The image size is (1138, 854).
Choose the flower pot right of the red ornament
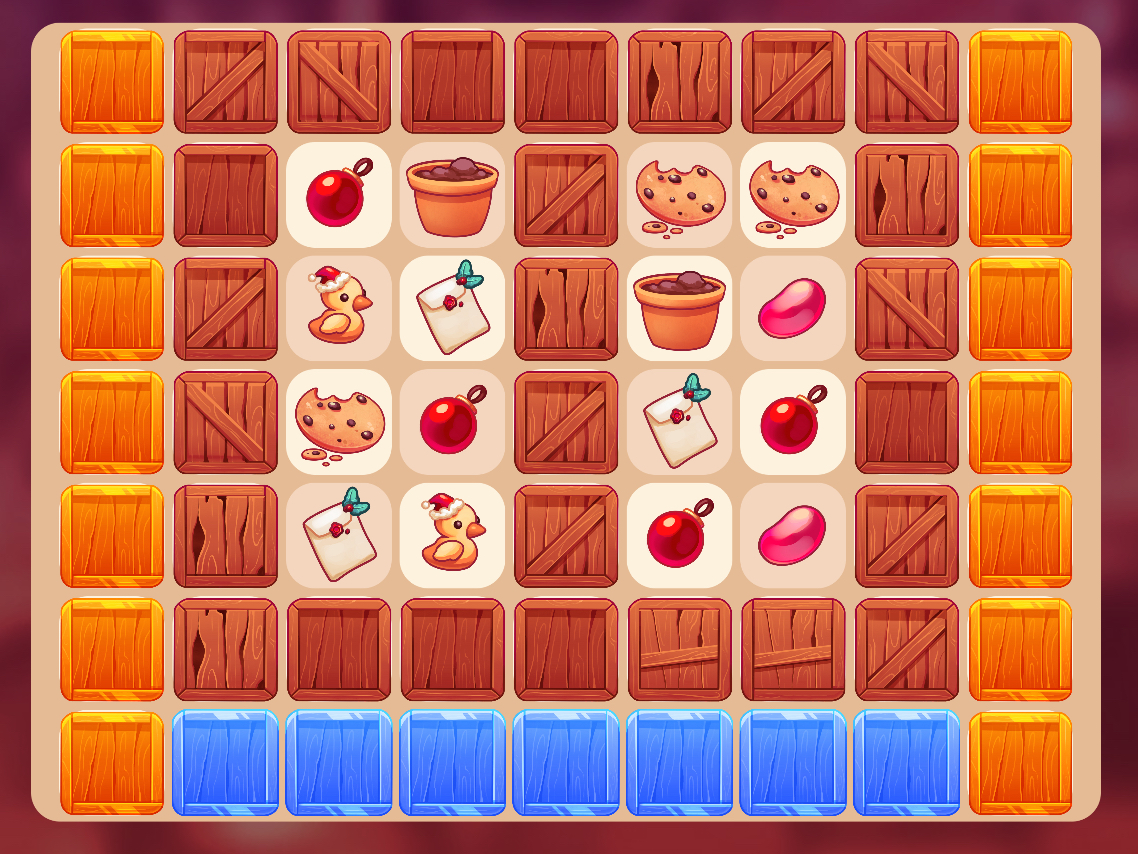pos(452,195)
